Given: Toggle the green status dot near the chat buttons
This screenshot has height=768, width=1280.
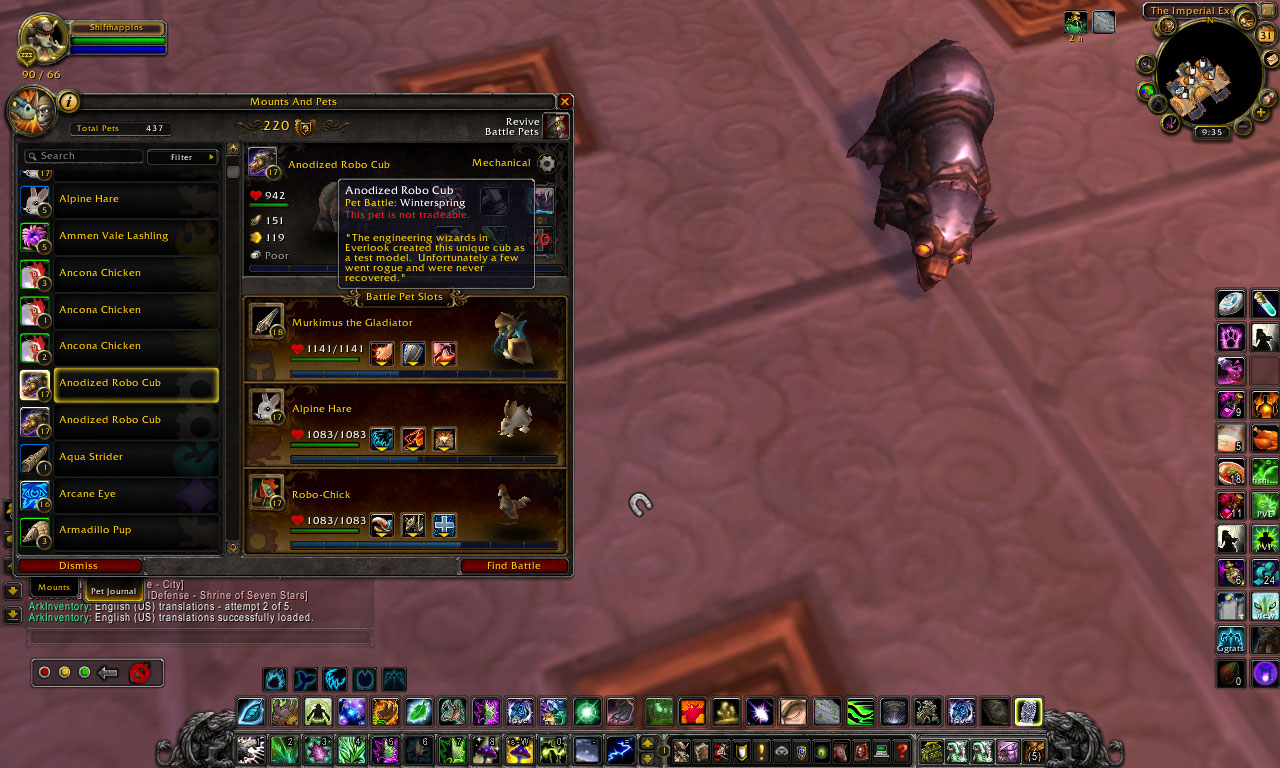Looking at the screenshot, I should (x=84, y=673).
